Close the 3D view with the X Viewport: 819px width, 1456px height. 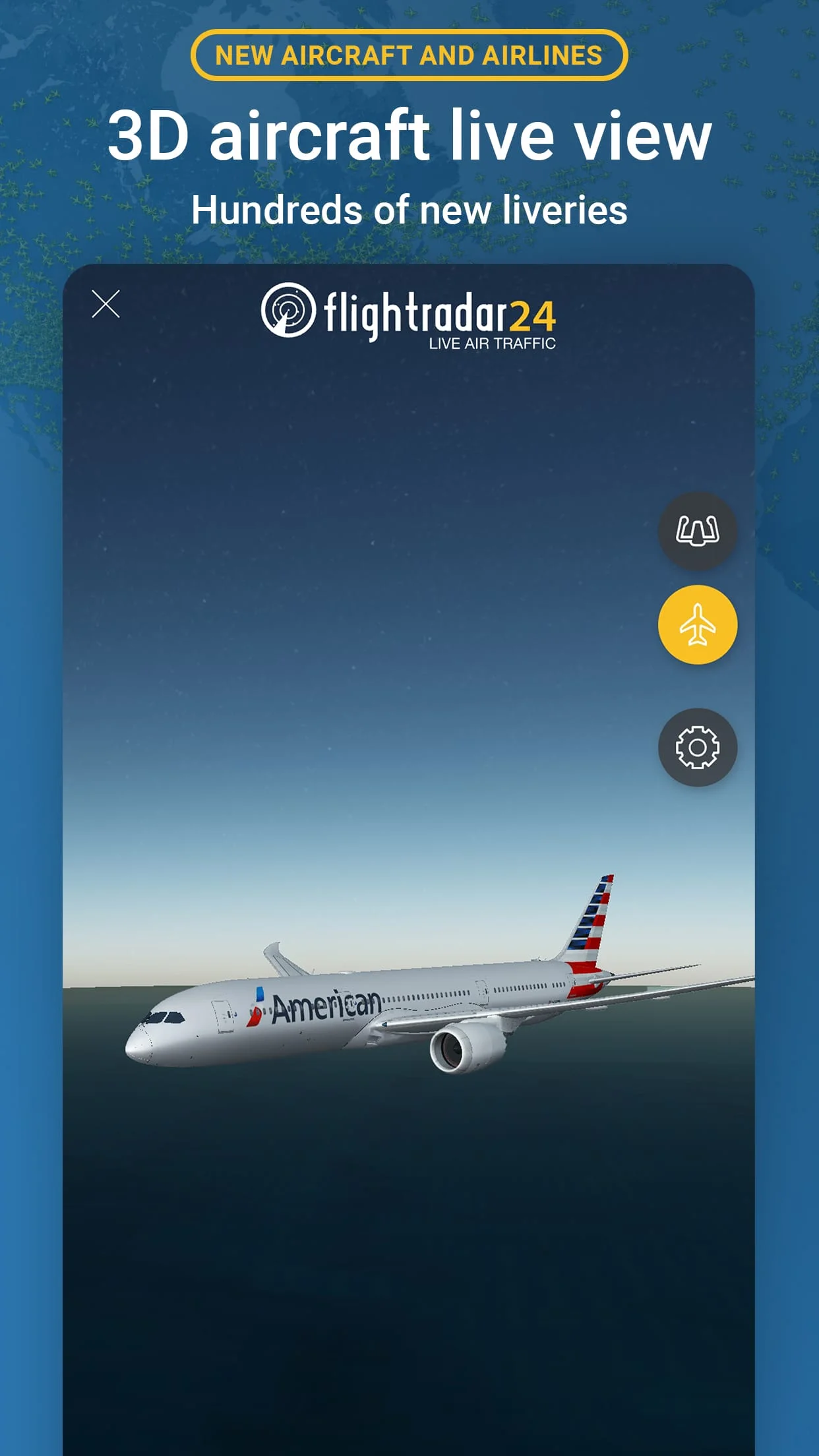coord(106,304)
